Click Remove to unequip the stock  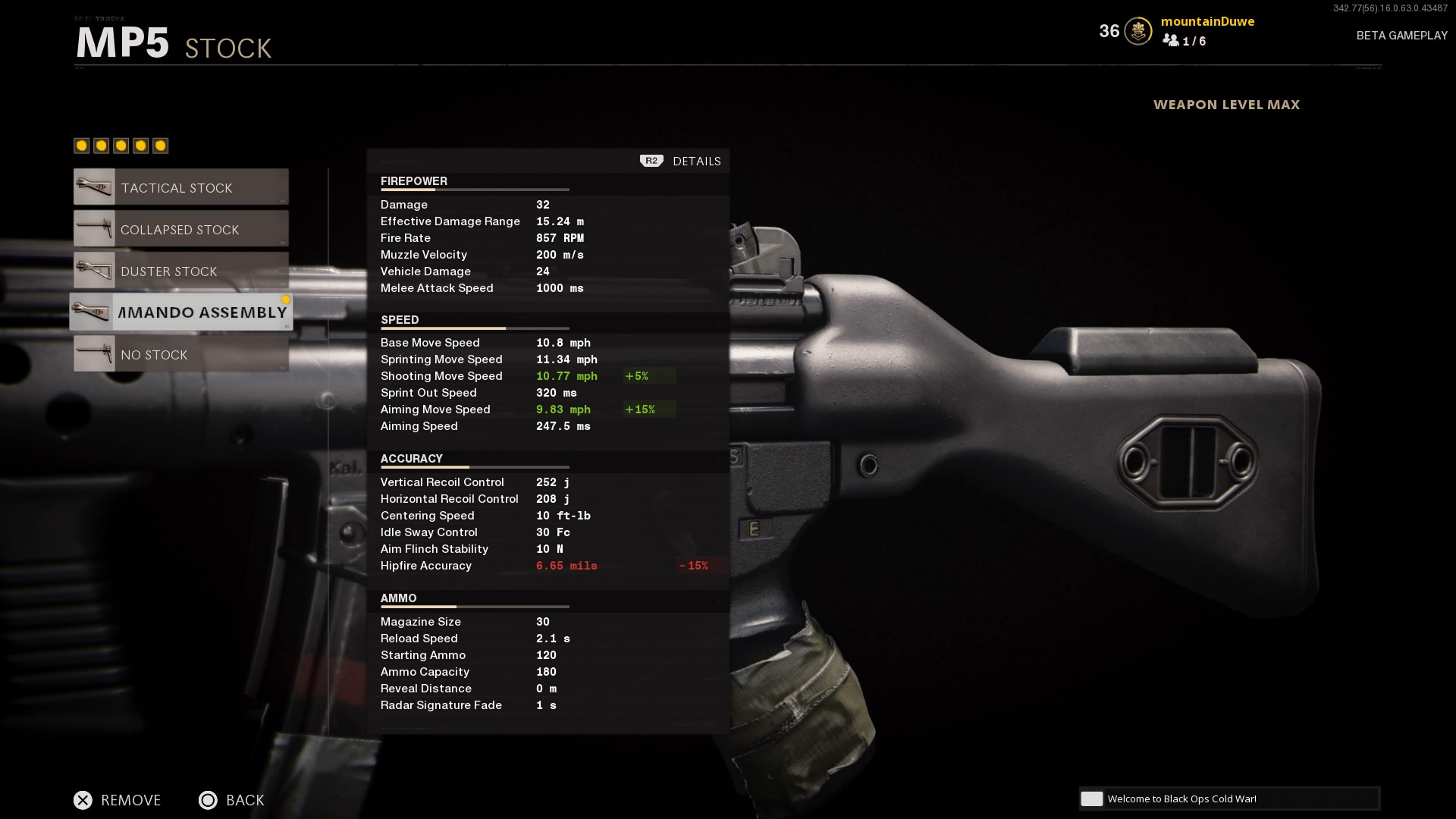pyautogui.click(x=117, y=800)
